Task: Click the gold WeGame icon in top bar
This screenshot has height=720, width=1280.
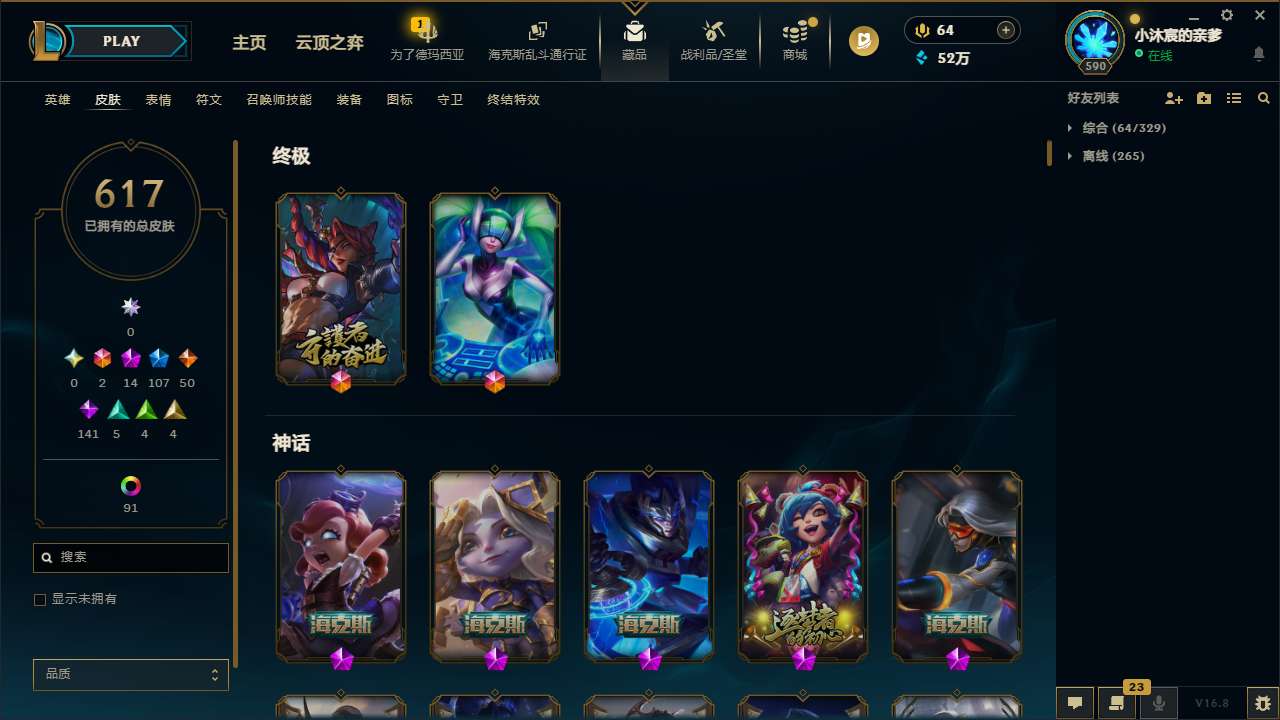Action: click(x=863, y=41)
